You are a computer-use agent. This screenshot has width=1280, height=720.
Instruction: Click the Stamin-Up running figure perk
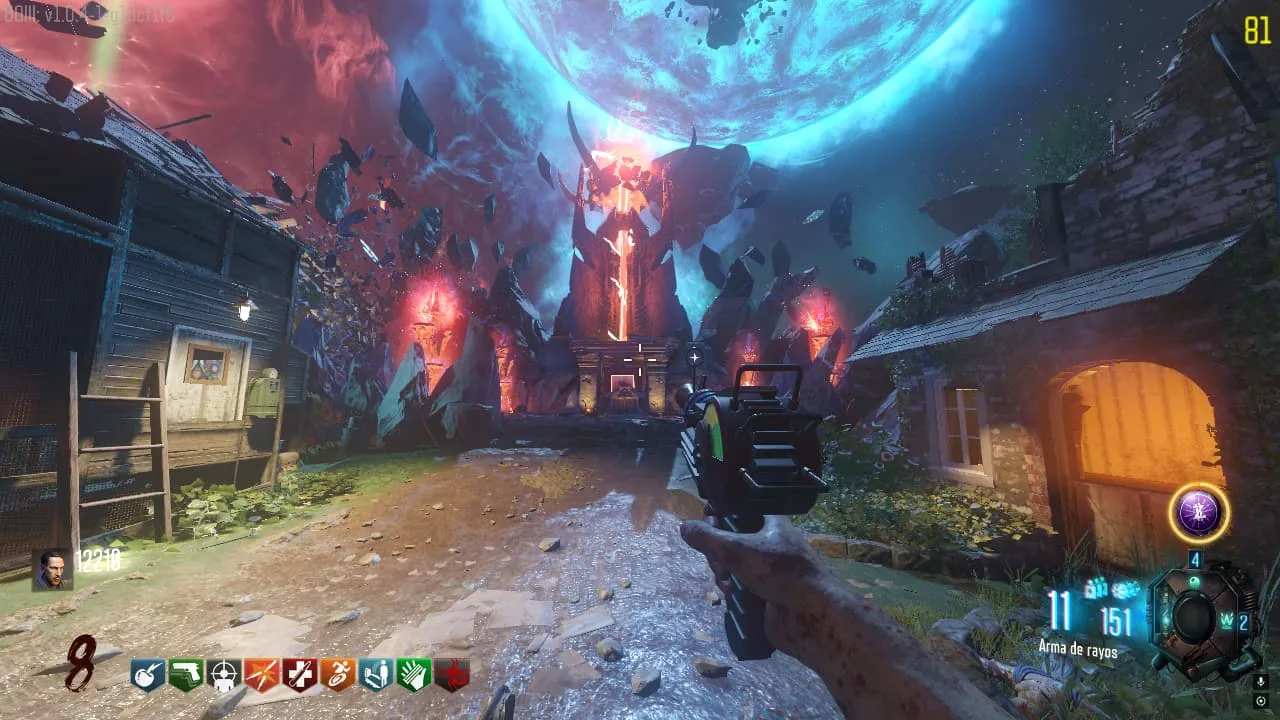pos(337,675)
